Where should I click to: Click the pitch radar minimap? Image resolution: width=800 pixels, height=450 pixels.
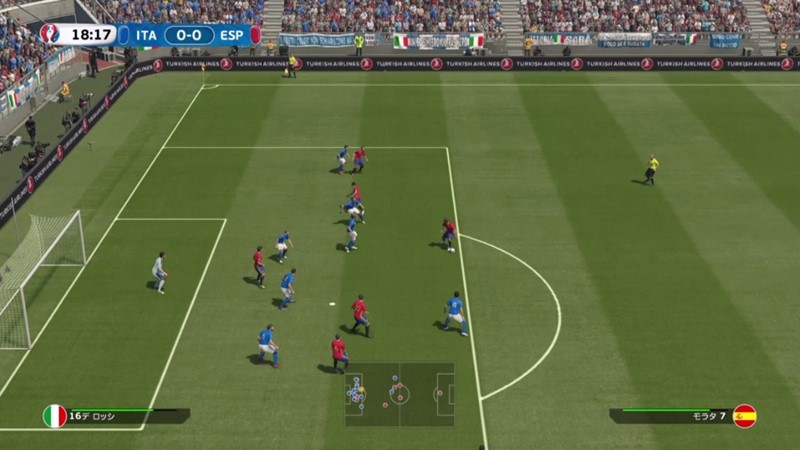tap(400, 394)
